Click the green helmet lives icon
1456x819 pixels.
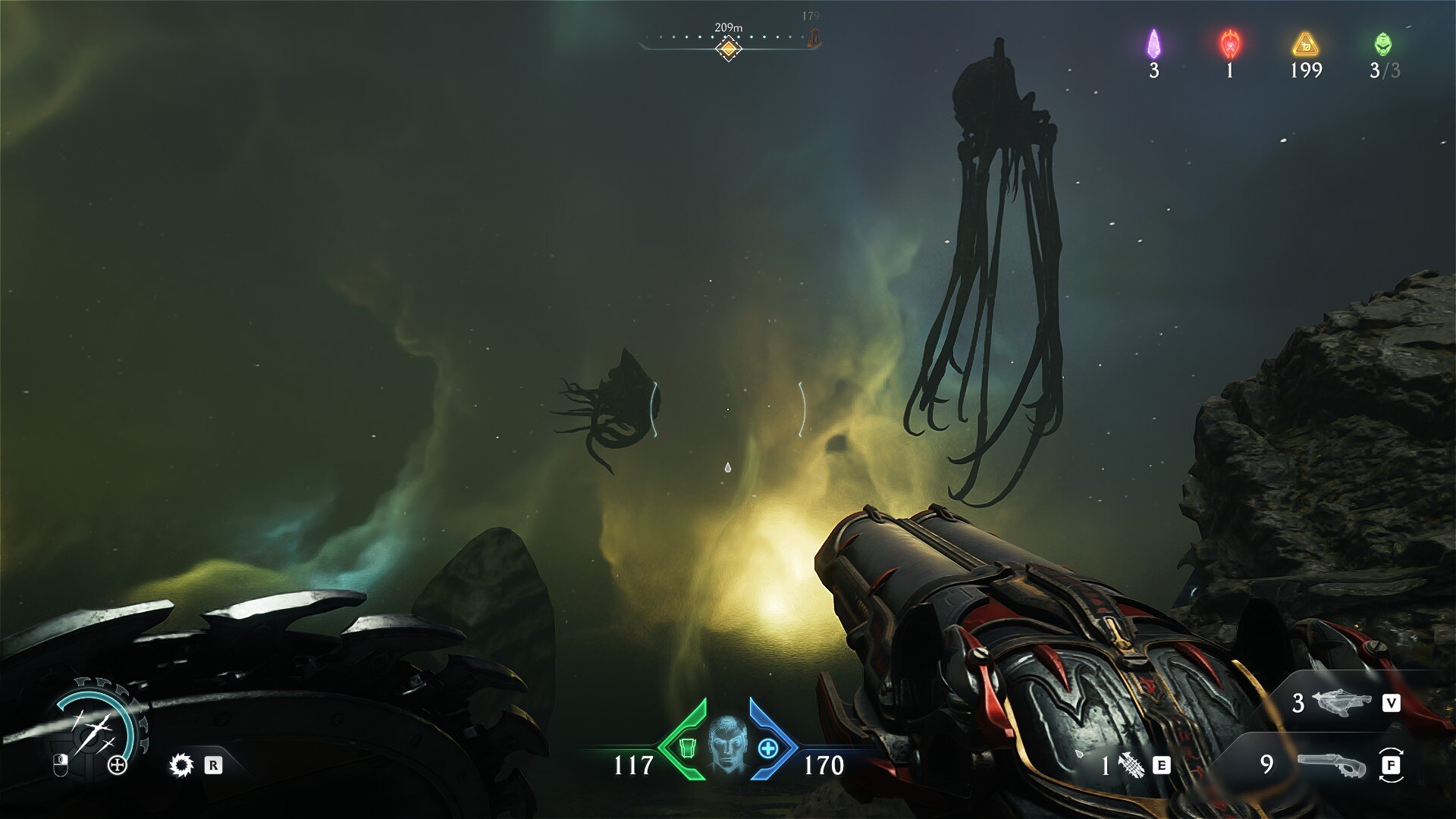(1383, 44)
